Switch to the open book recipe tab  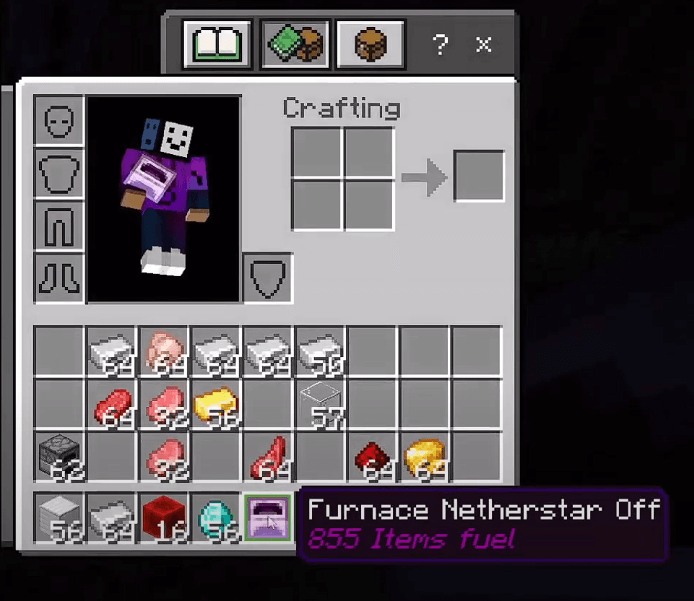tap(216, 44)
